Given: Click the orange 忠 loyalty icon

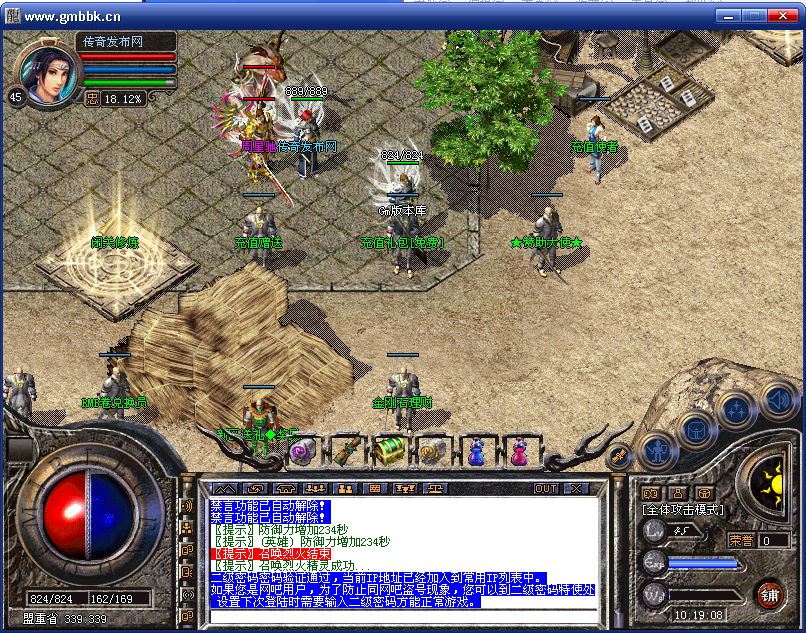Looking at the screenshot, I should click(x=92, y=99).
